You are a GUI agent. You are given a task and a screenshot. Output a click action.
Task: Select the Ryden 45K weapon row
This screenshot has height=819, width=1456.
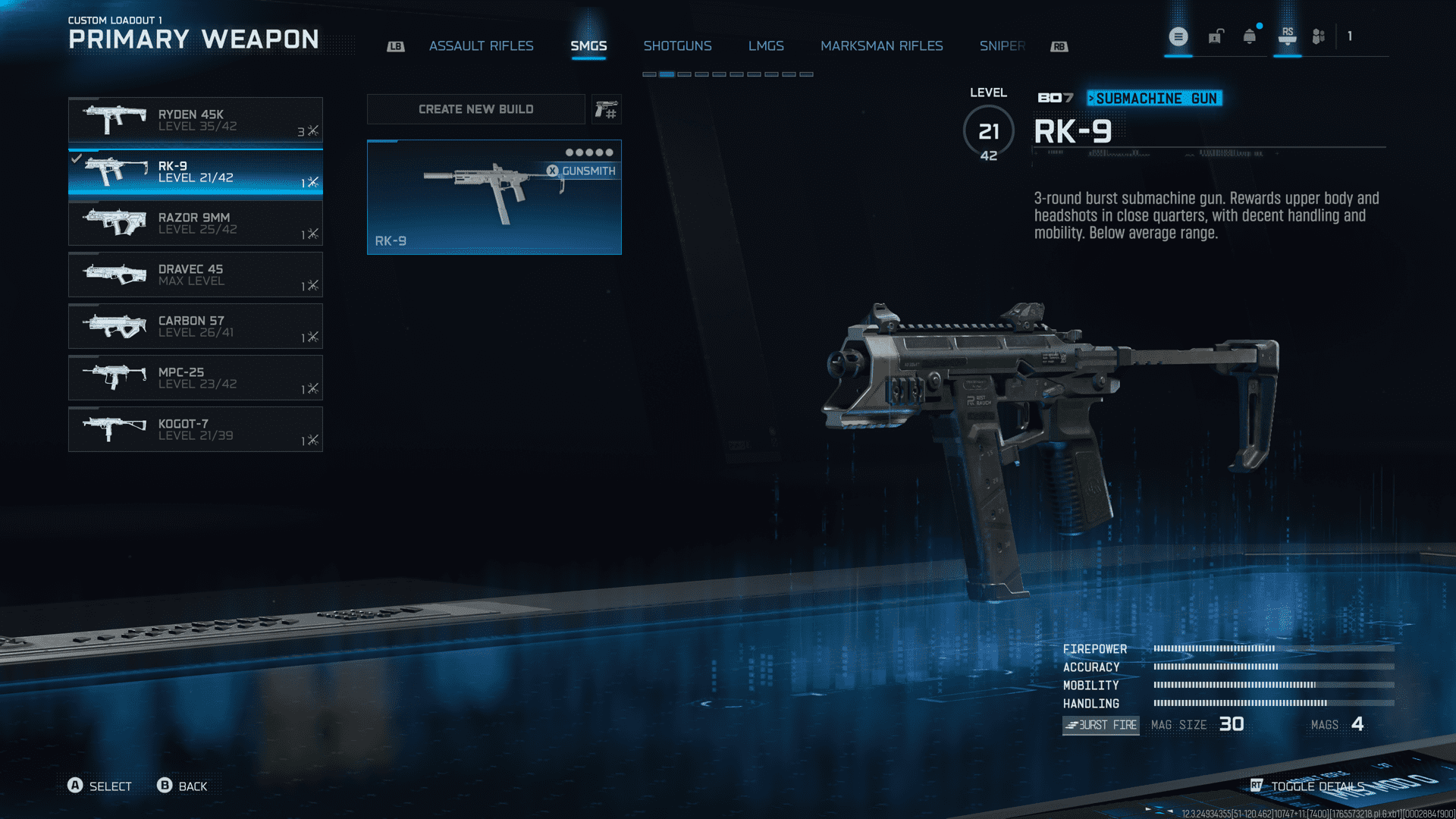[195, 120]
